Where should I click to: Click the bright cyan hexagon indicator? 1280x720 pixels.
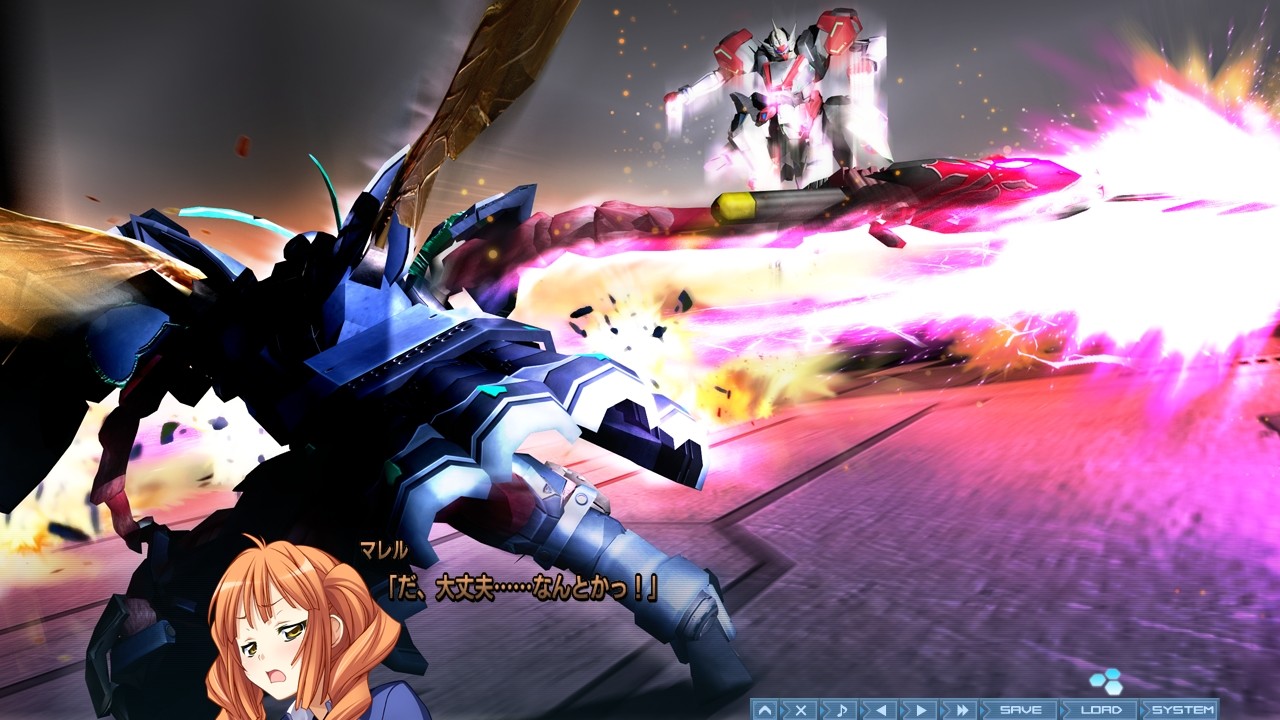pos(1113,674)
